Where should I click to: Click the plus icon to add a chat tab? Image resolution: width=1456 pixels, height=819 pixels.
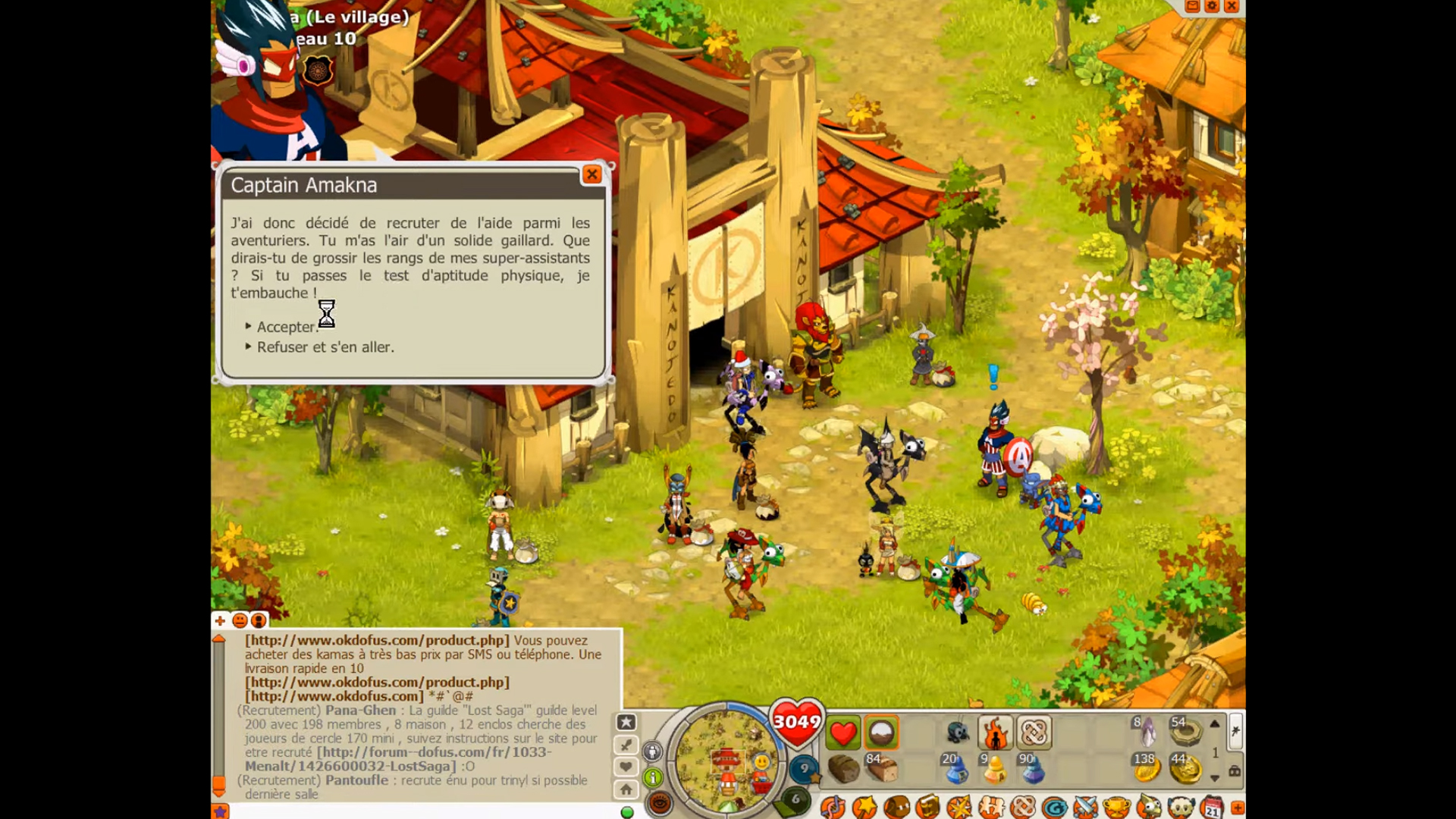[x=220, y=621]
